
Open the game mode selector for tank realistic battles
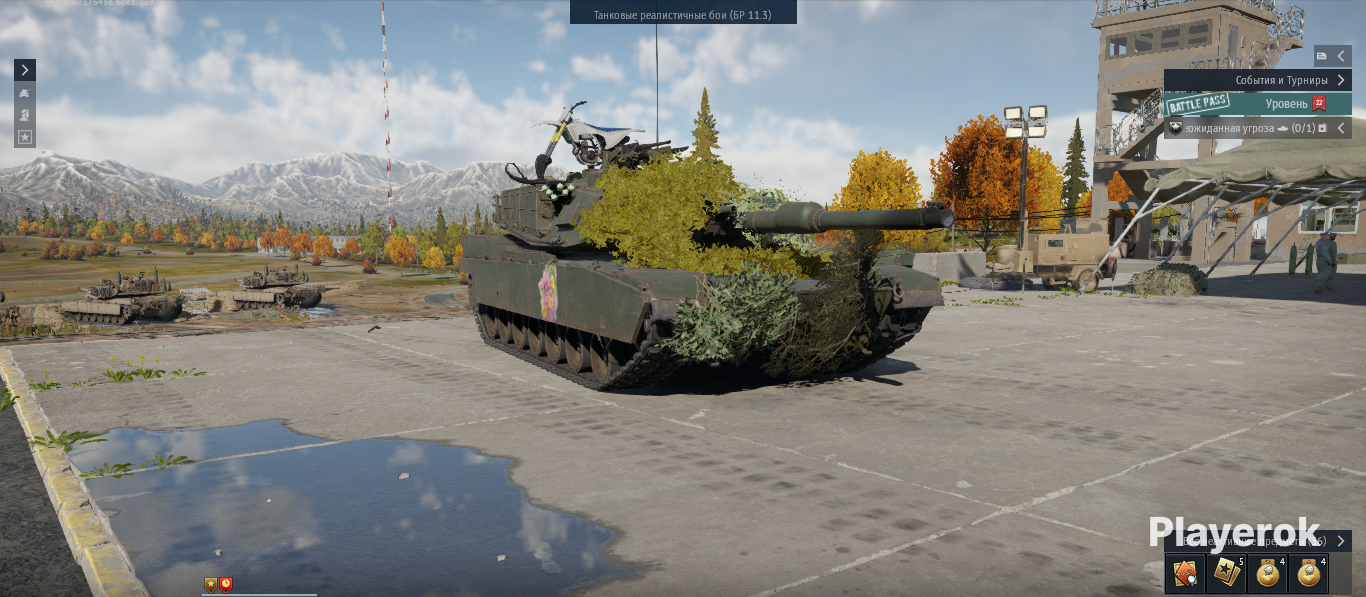pos(683,12)
